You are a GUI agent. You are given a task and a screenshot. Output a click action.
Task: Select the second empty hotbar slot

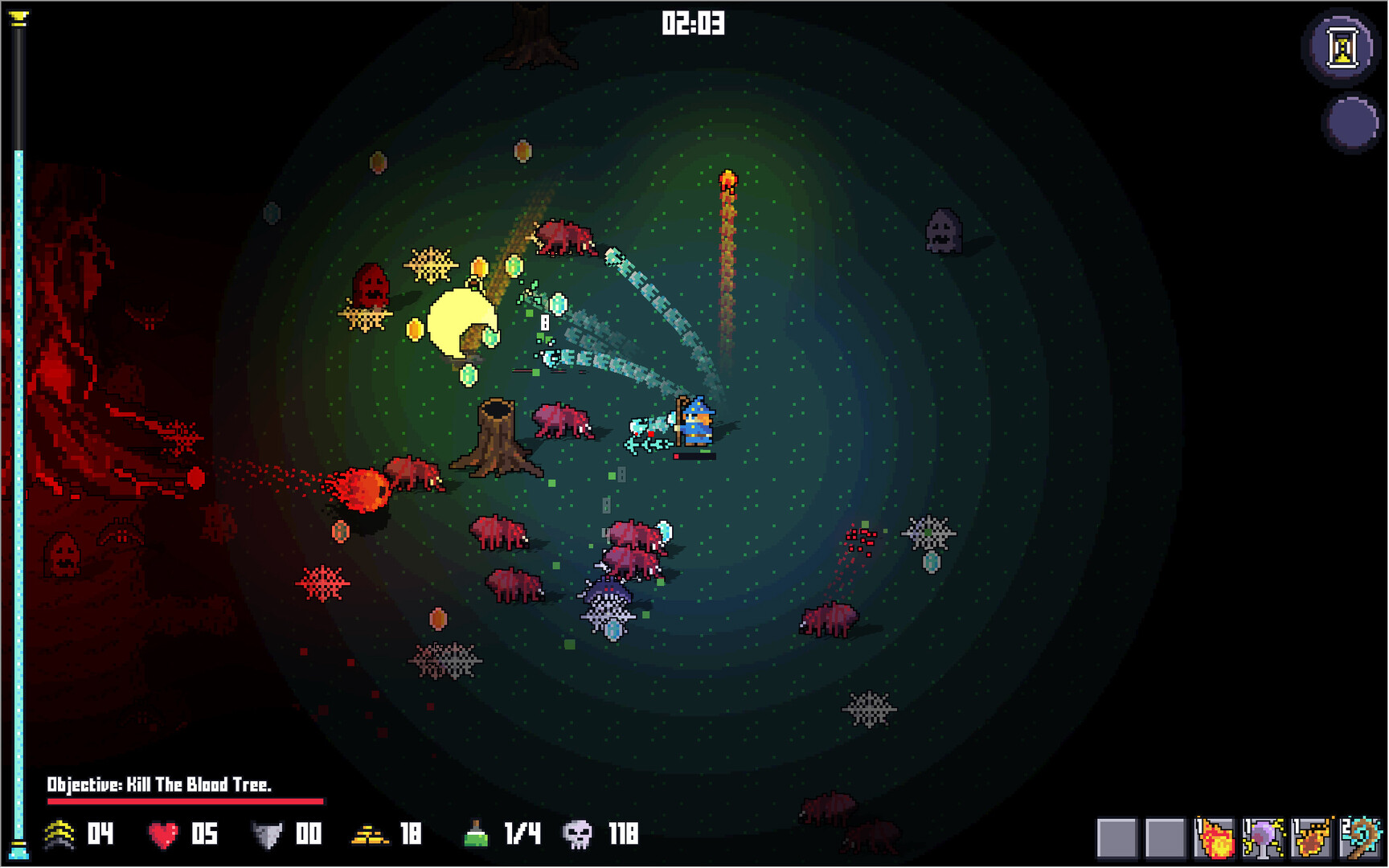tap(1167, 837)
